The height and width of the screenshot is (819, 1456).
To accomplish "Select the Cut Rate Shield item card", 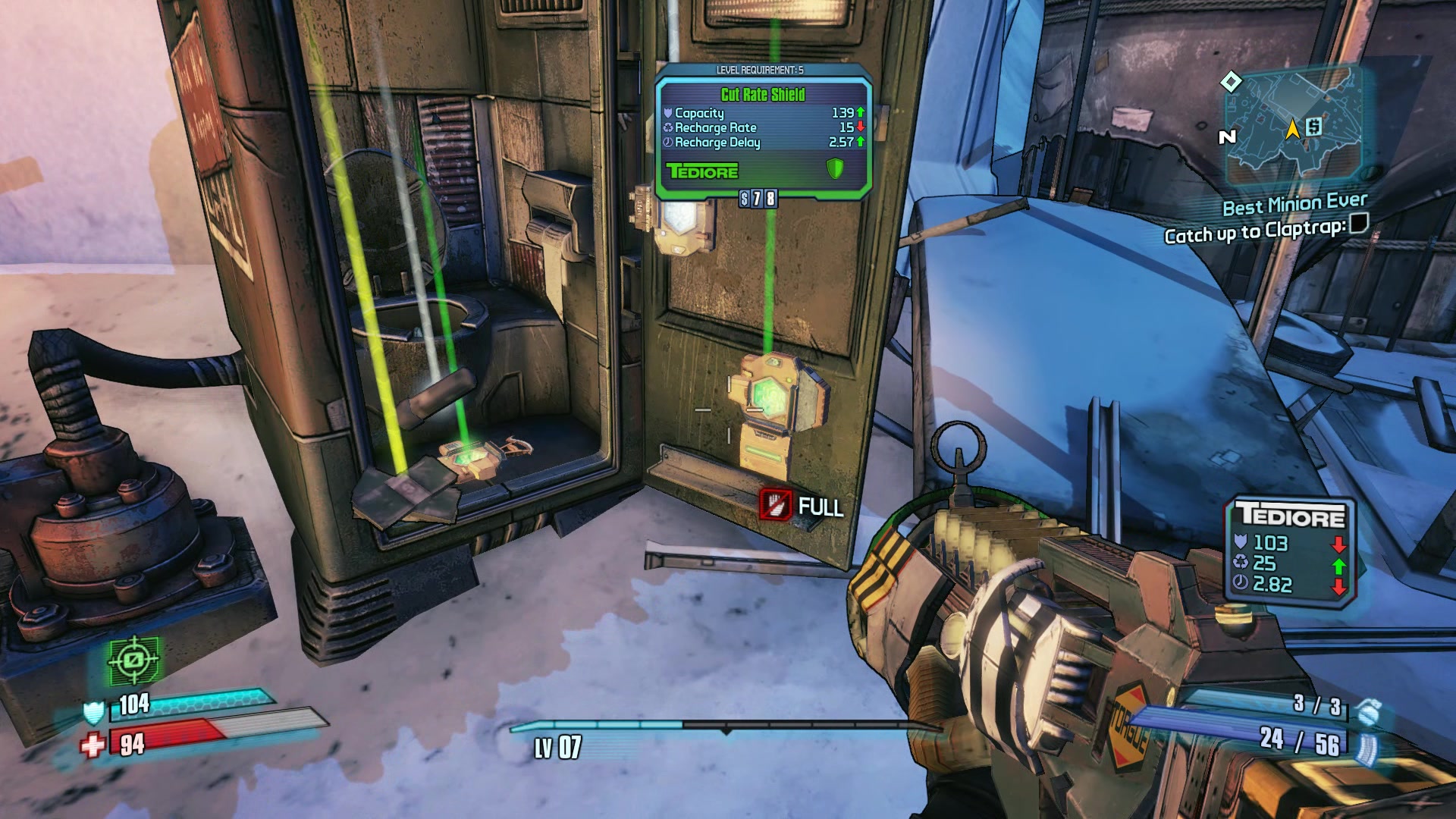I will click(763, 133).
